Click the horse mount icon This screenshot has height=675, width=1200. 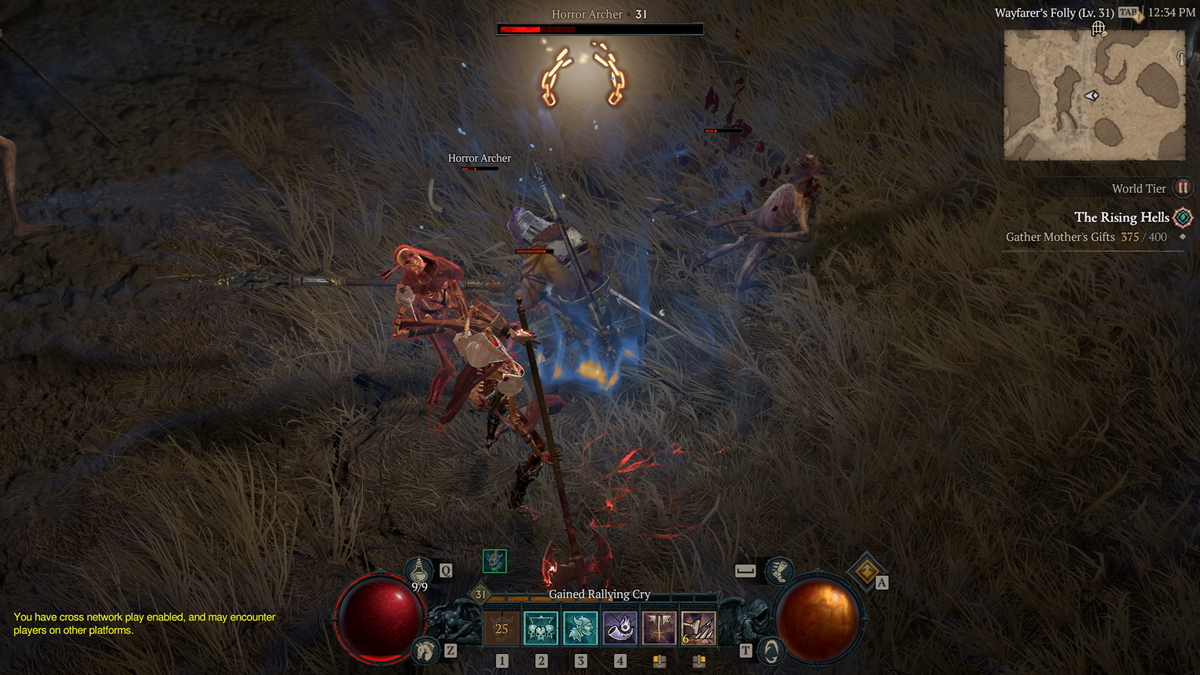(424, 650)
